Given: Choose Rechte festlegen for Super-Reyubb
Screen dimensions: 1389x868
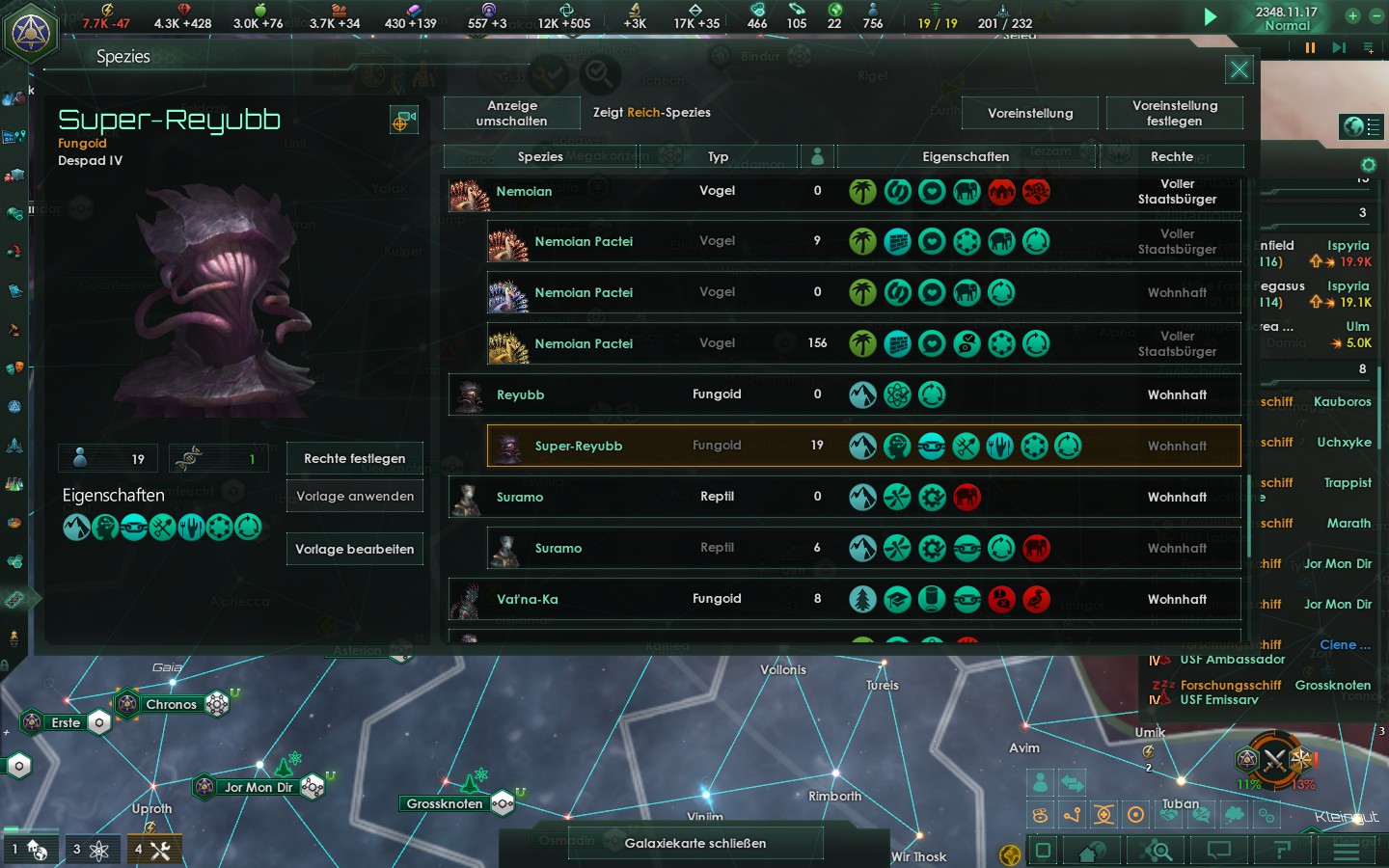Looking at the screenshot, I should 354,458.
